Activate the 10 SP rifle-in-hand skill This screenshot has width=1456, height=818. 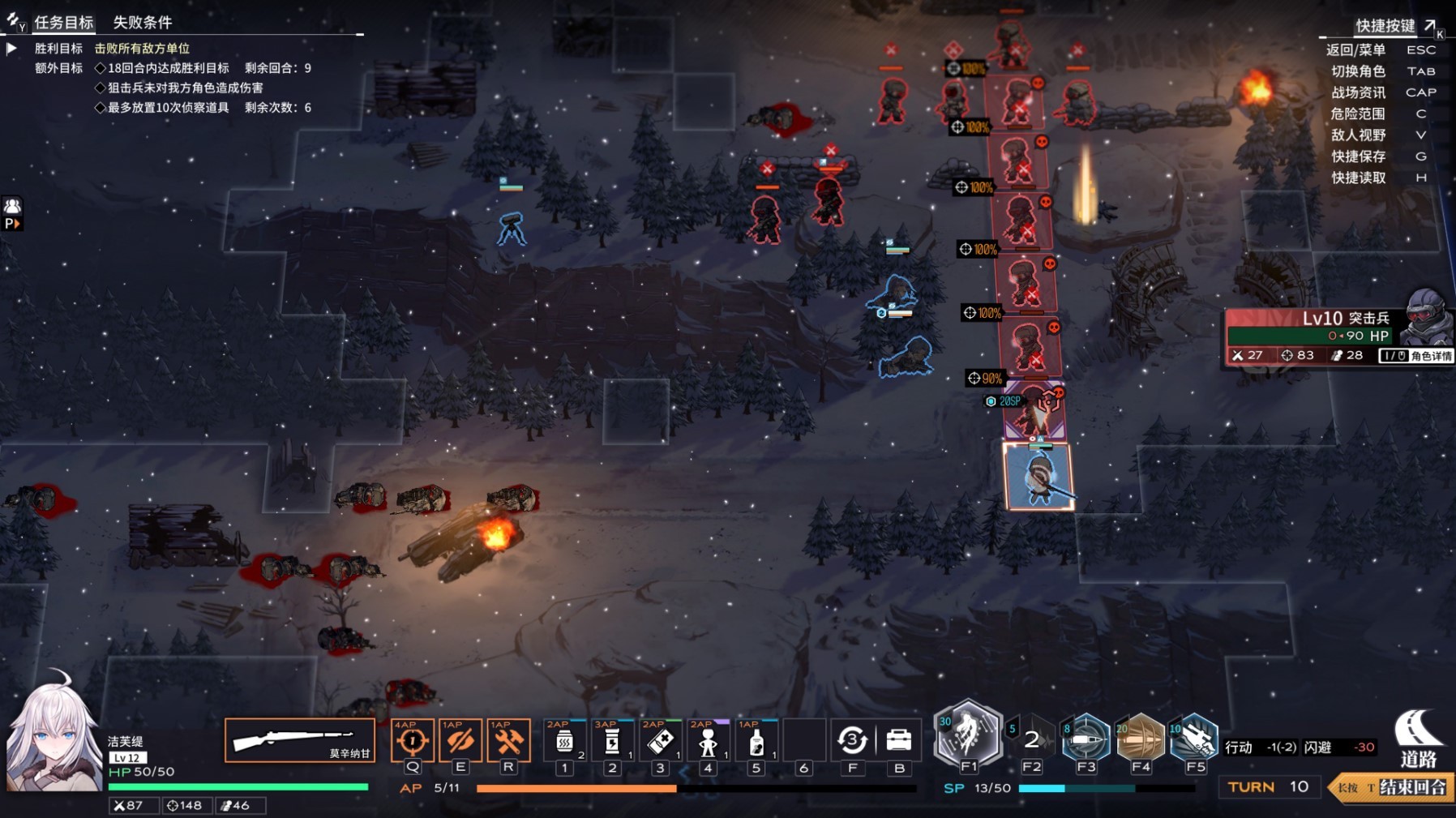[1194, 739]
